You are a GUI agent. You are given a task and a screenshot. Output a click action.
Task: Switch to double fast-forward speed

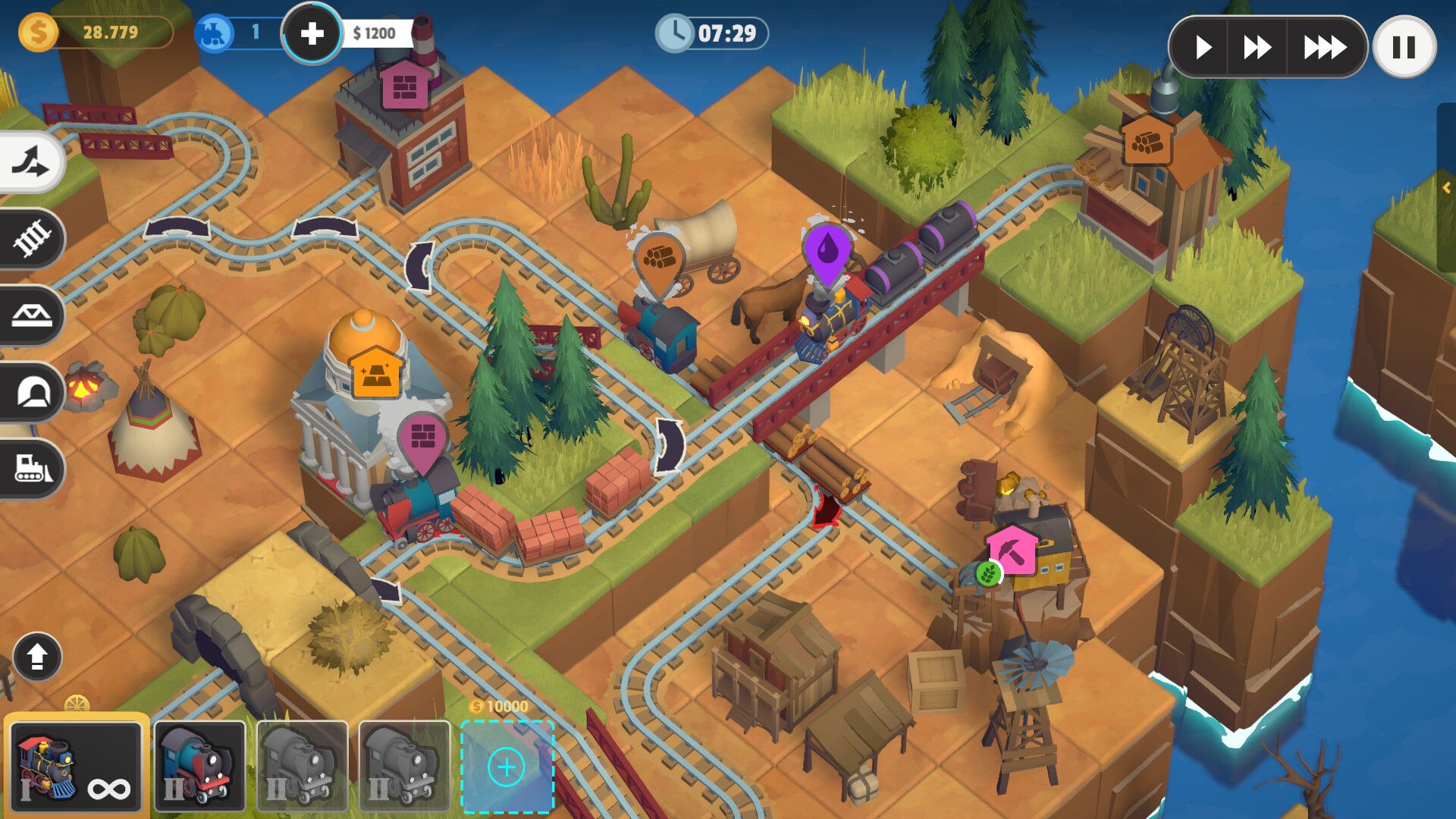[1257, 48]
